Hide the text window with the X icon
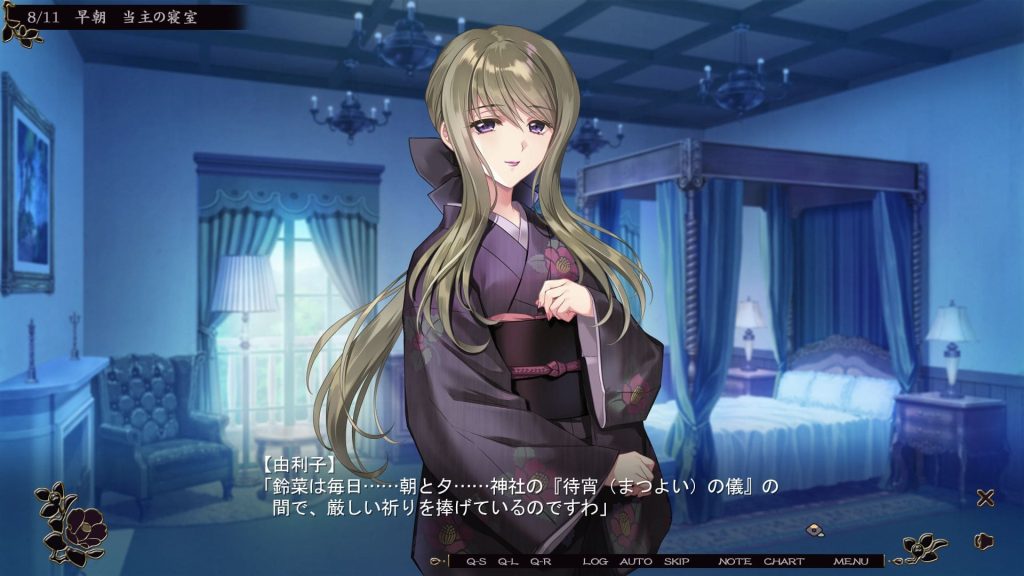Screen dimensions: 1024x576 click(985, 498)
